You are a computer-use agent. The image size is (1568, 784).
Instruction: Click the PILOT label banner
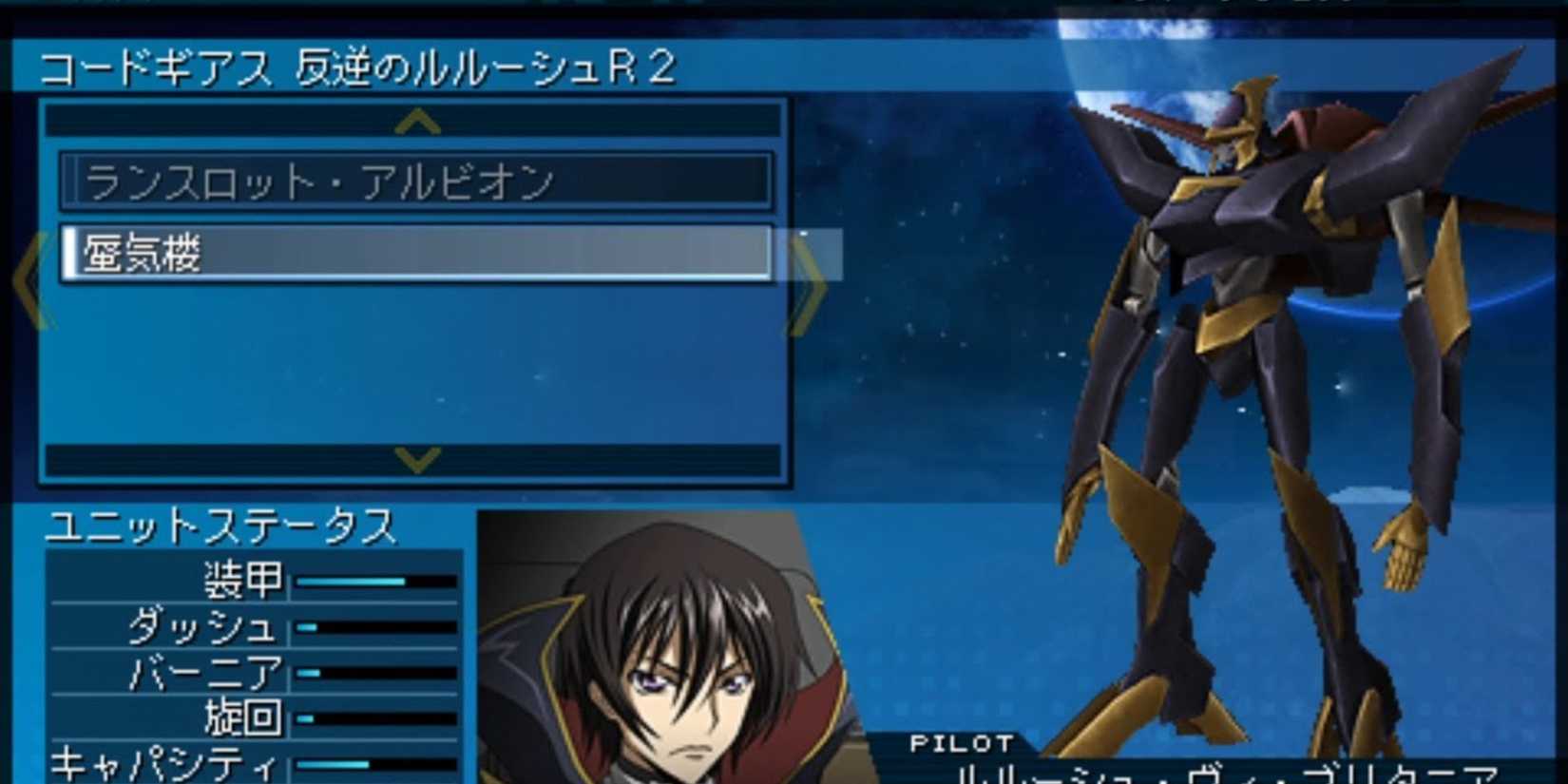point(960,743)
